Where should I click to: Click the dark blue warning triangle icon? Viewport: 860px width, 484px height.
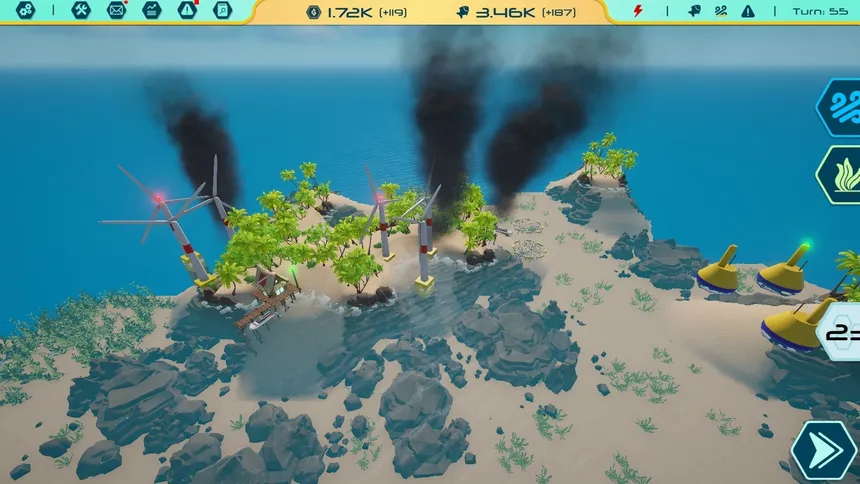point(748,11)
